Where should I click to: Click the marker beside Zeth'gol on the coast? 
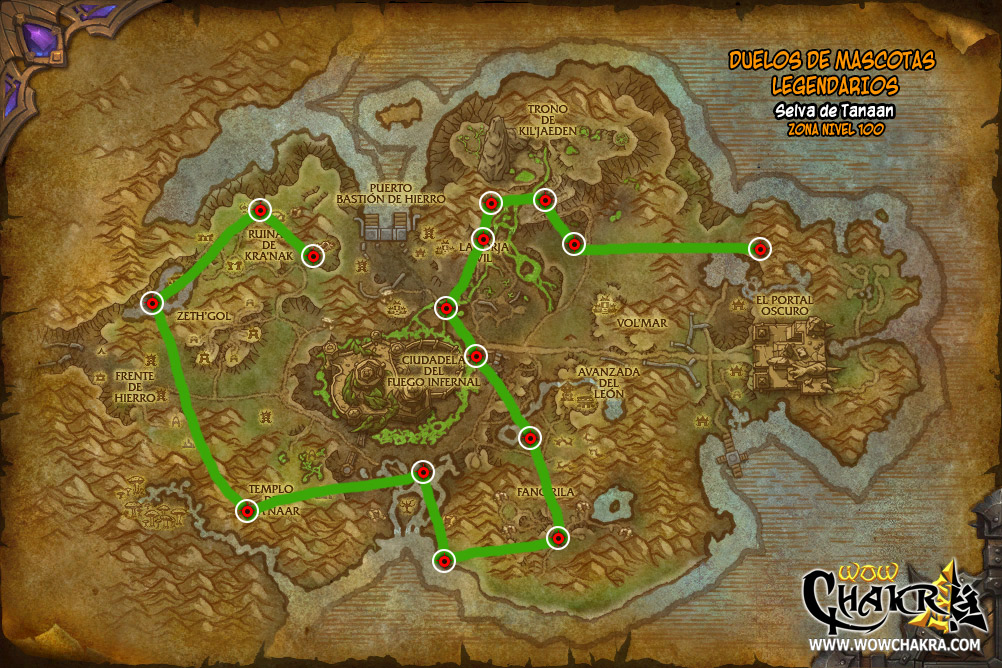[152, 302]
